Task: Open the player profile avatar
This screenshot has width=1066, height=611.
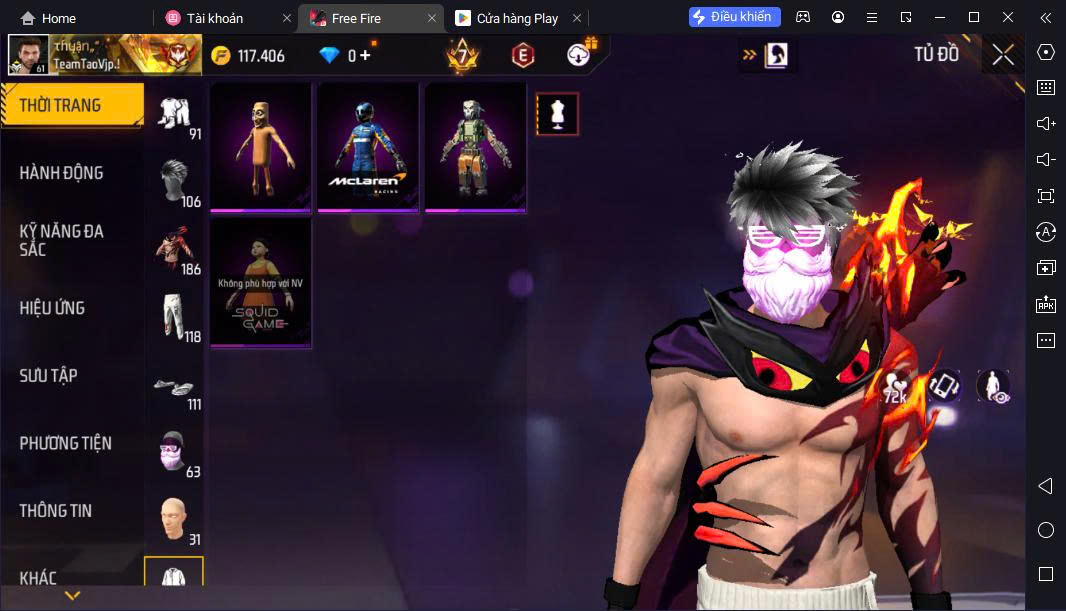Action: (28, 55)
